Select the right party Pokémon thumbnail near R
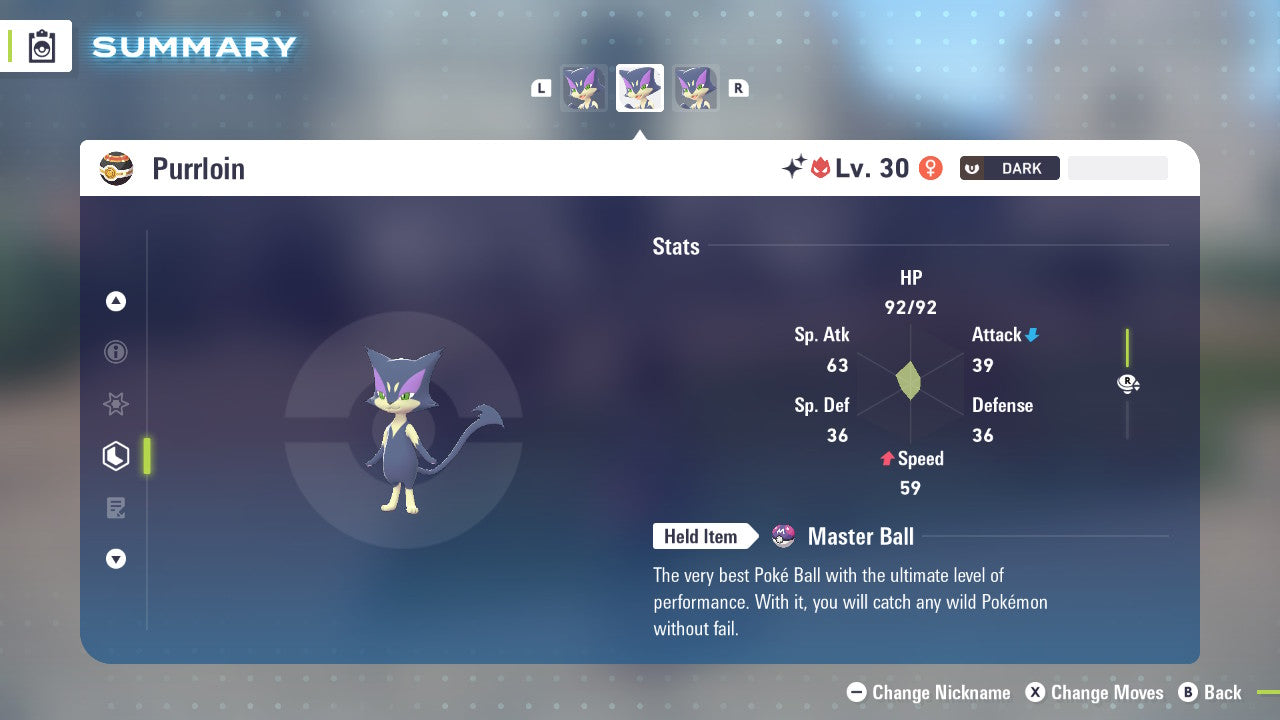The height and width of the screenshot is (720, 1280). [x=695, y=88]
